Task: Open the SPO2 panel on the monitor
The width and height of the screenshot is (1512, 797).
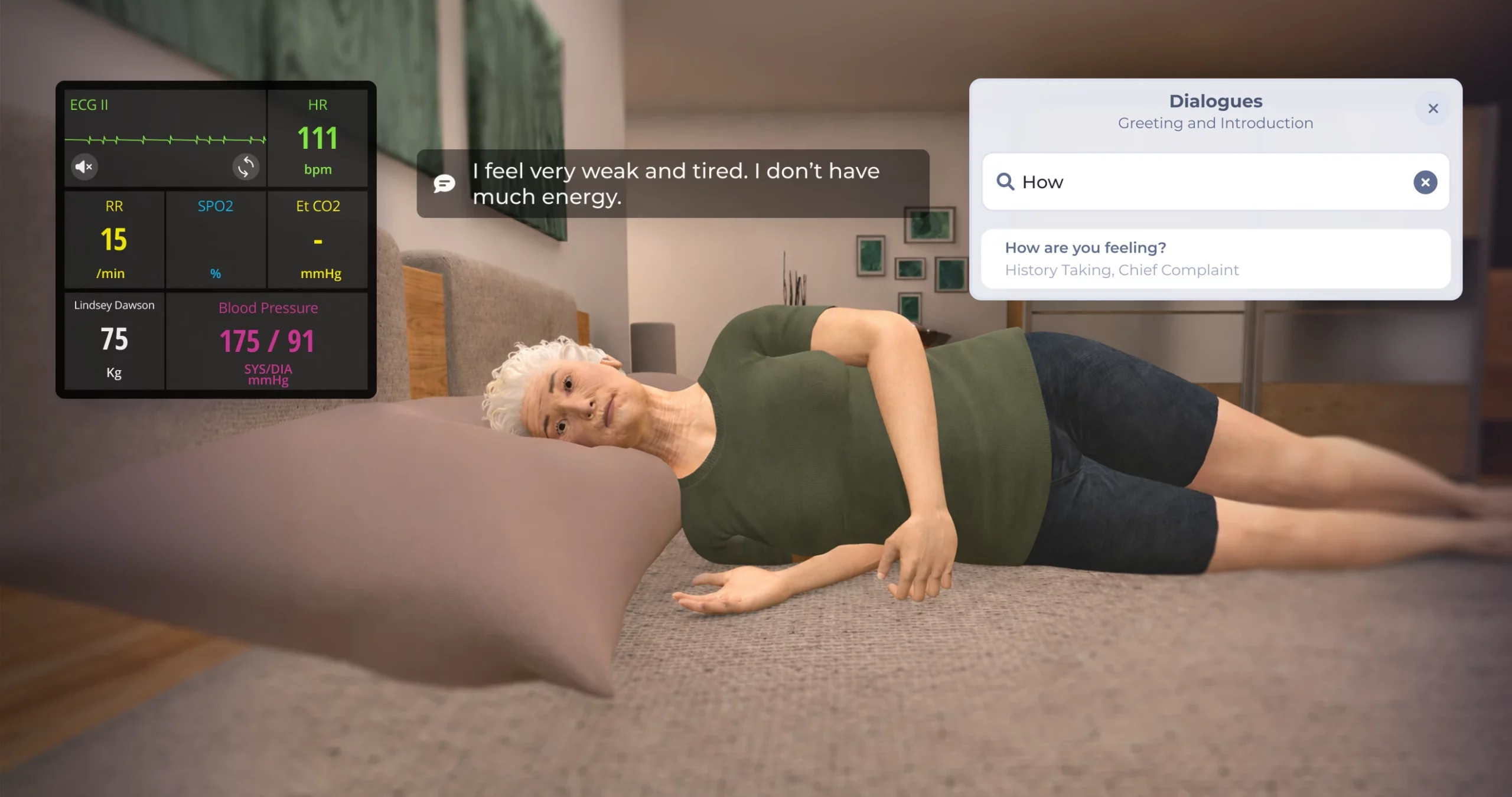Action: (x=216, y=239)
